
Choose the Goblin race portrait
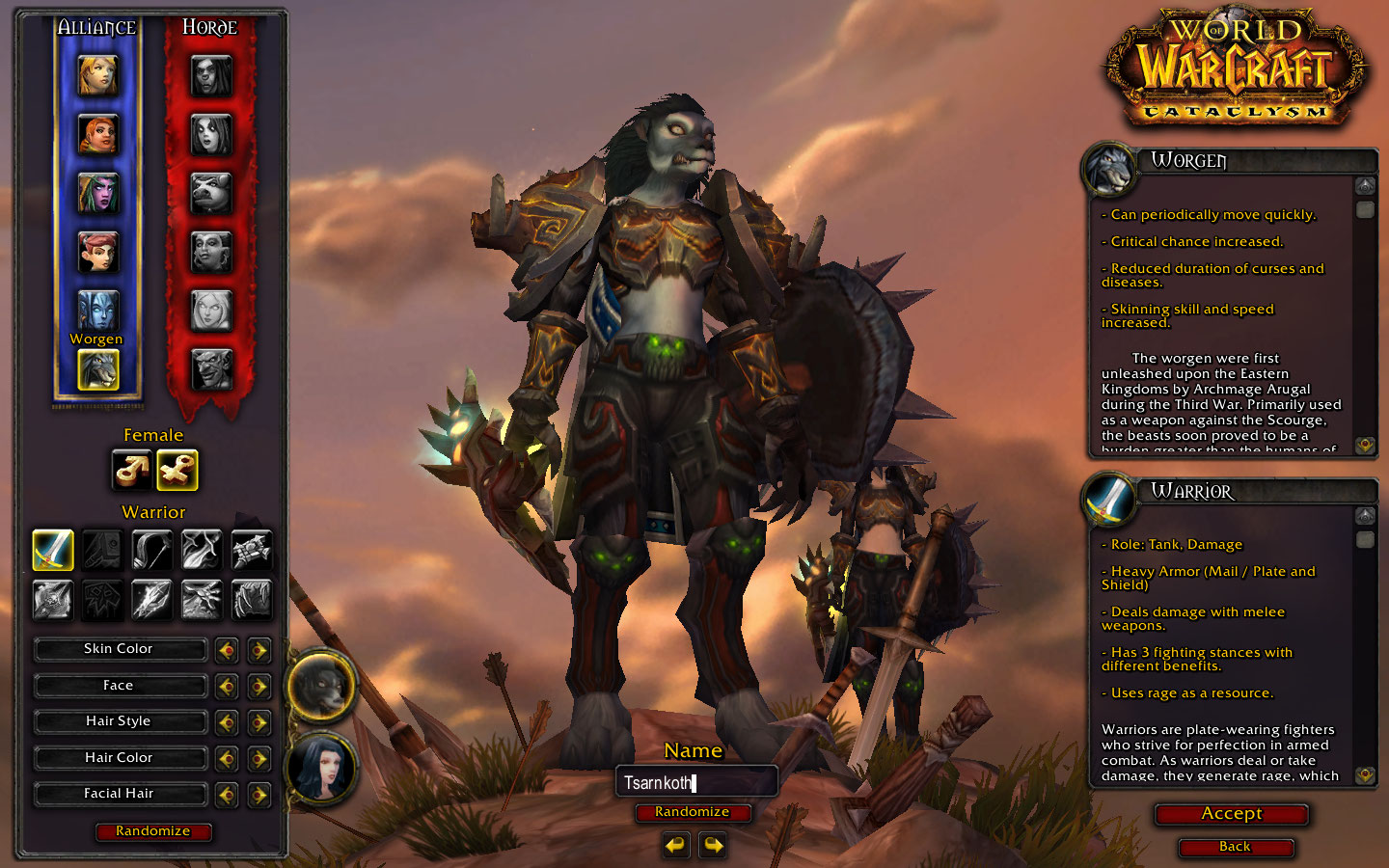[x=211, y=368]
